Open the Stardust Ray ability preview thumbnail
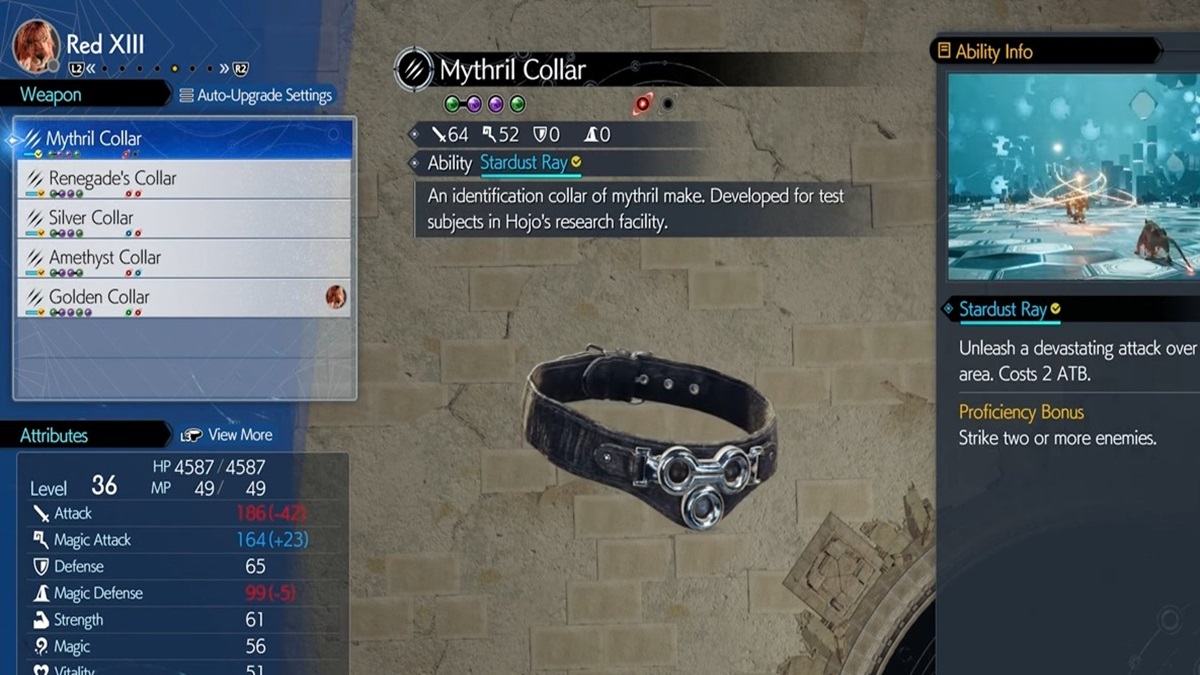The width and height of the screenshot is (1200, 675). tap(1072, 176)
